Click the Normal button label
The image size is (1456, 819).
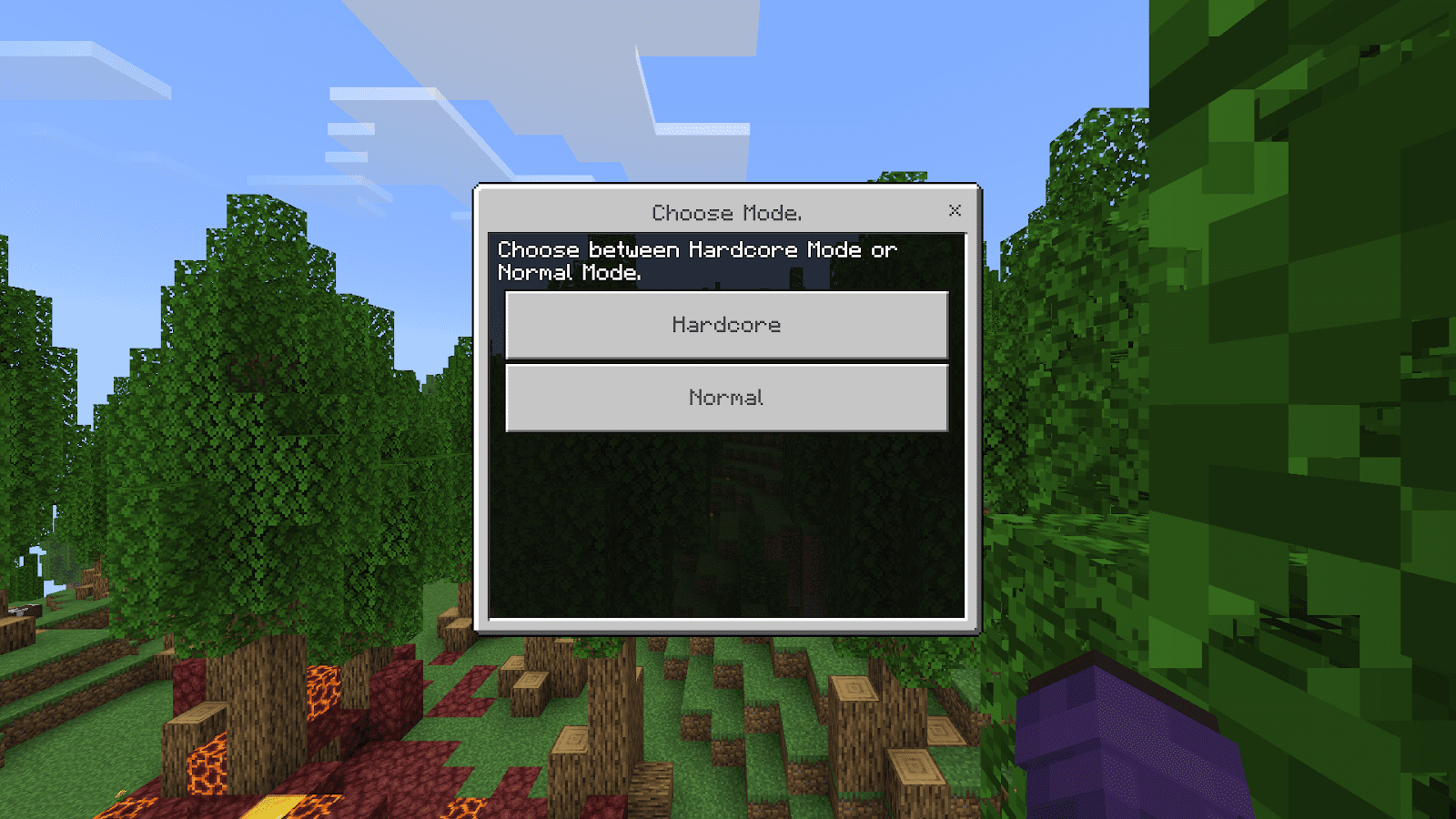(x=725, y=397)
